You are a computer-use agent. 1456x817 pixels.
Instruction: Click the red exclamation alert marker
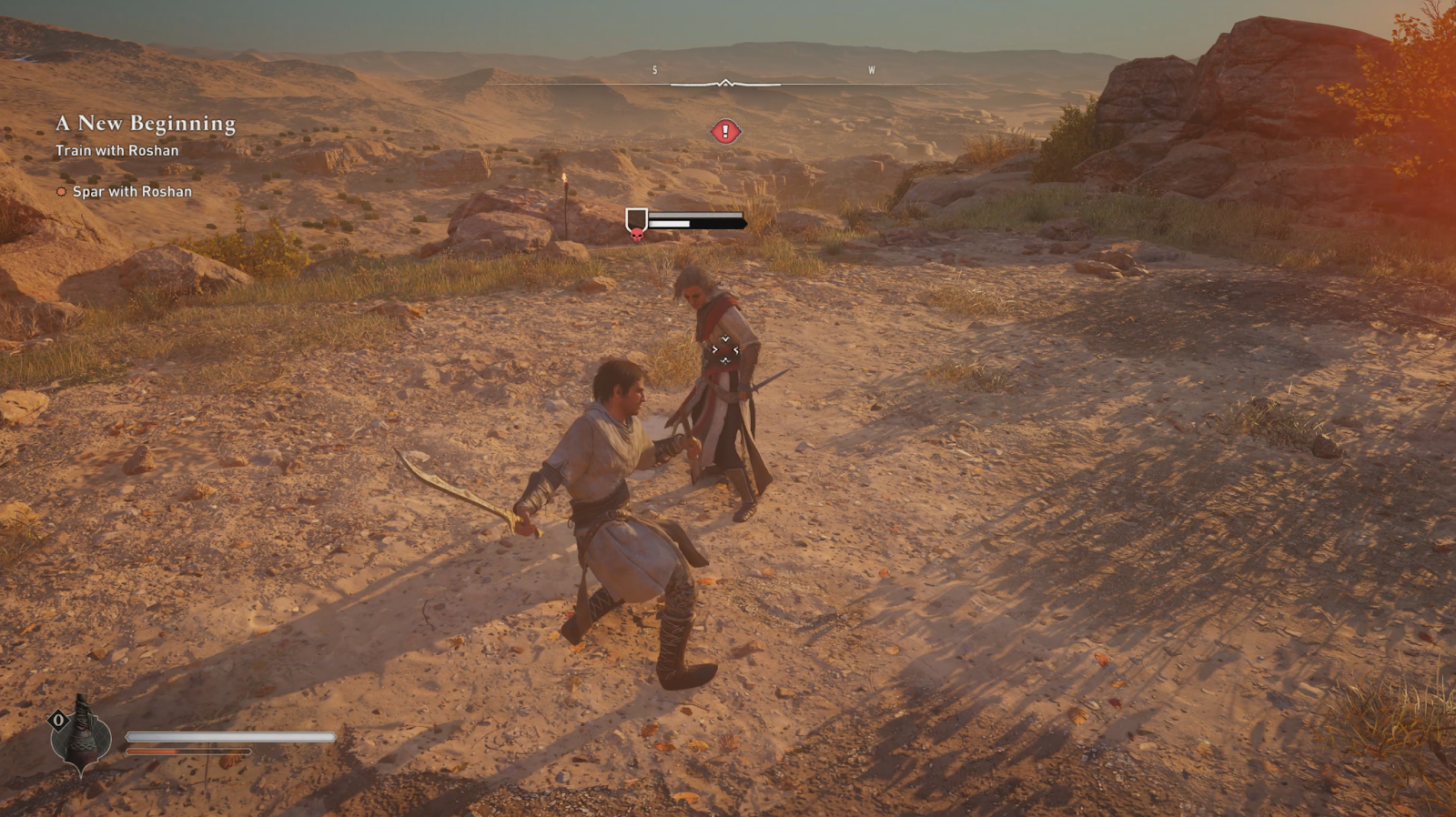725,132
